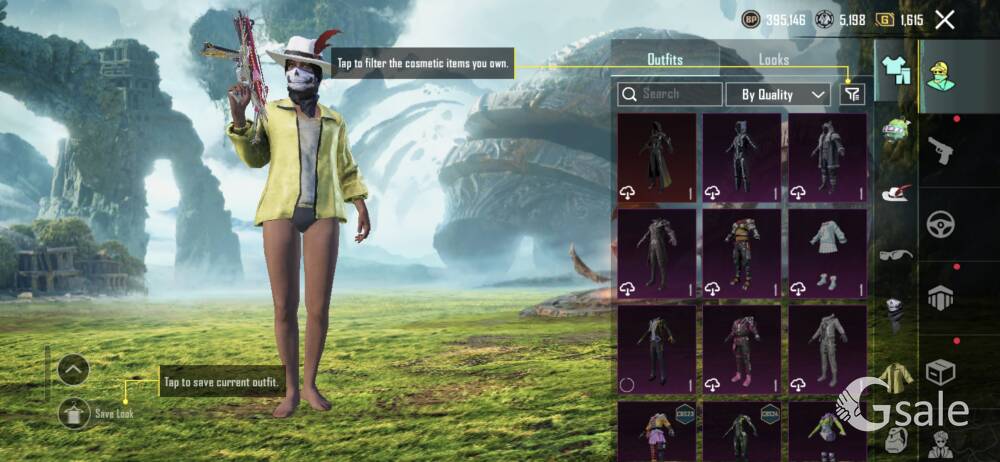The width and height of the screenshot is (1000, 462).
Task: Switch to the Looks tab
Action: (773, 60)
